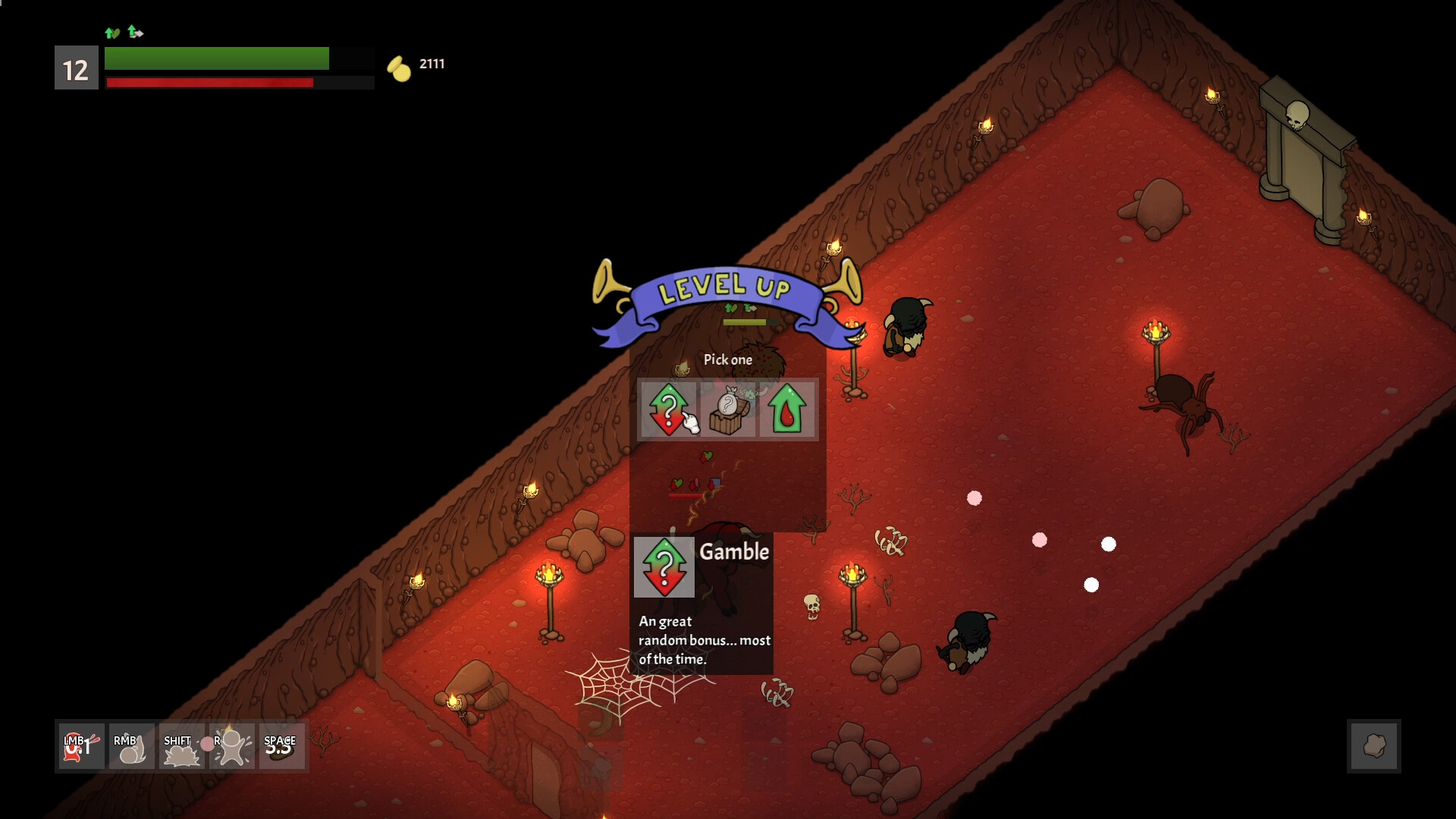Click the coin count showing 2111
This screenshot has height=819, width=1456.
pos(431,64)
